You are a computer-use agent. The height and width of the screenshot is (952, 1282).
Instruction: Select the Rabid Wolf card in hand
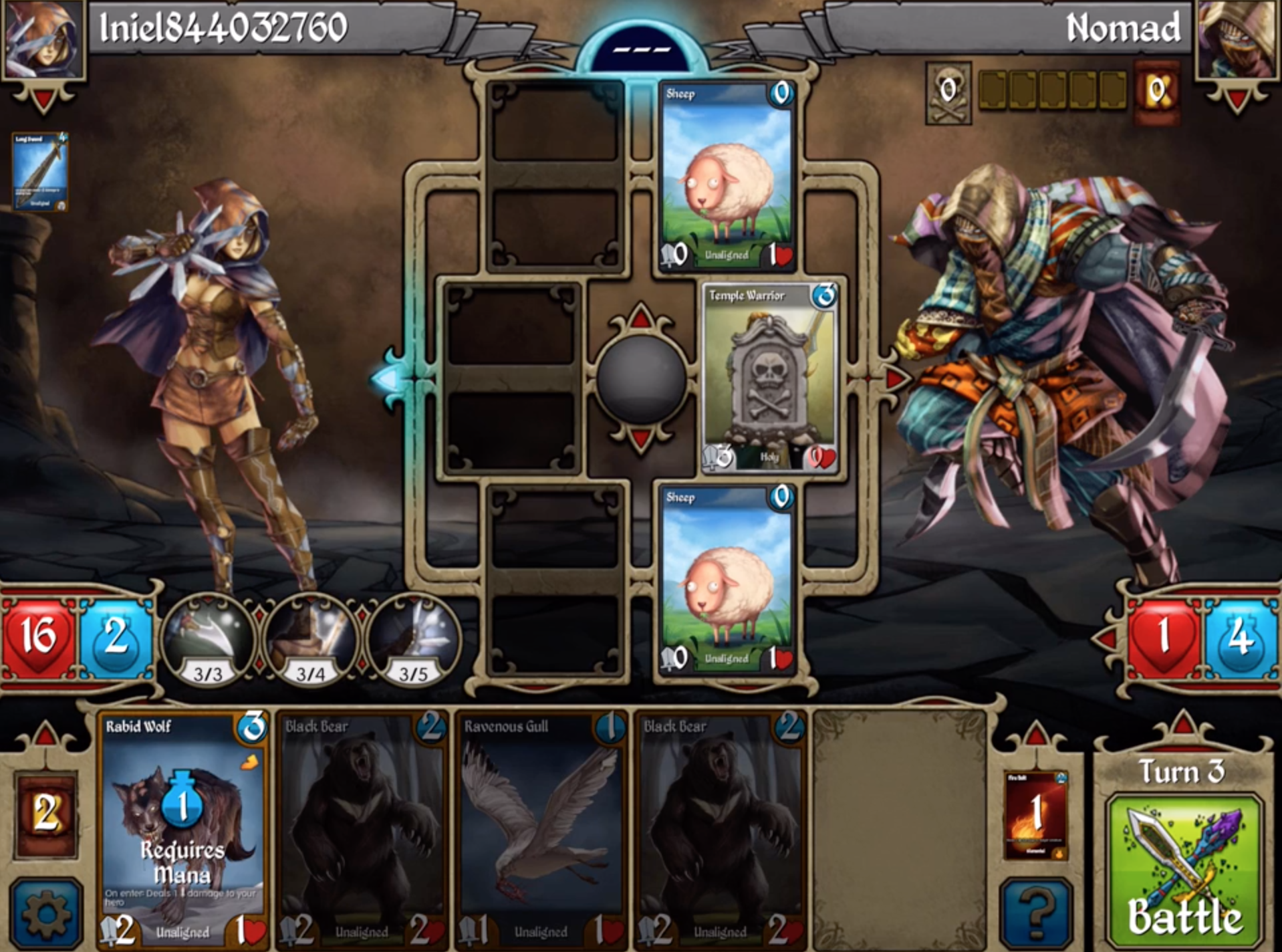coord(182,829)
